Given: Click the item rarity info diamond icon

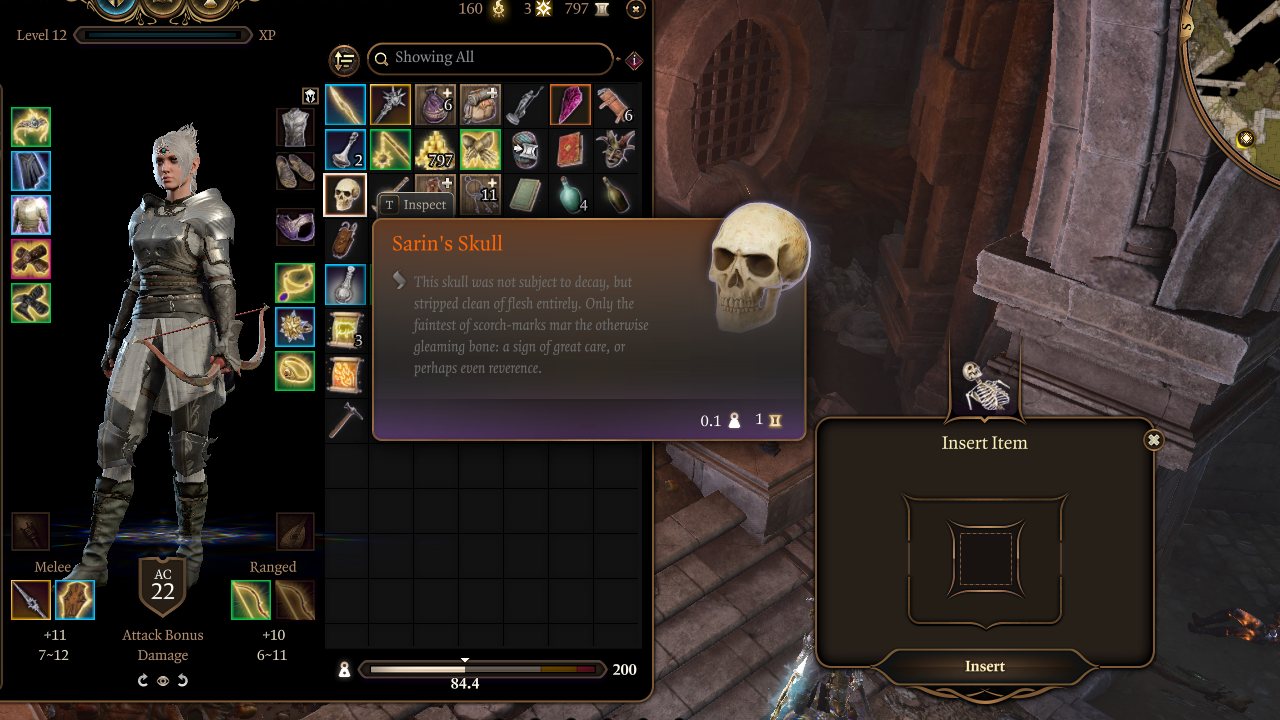Looking at the screenshot, I should point(637,59).
